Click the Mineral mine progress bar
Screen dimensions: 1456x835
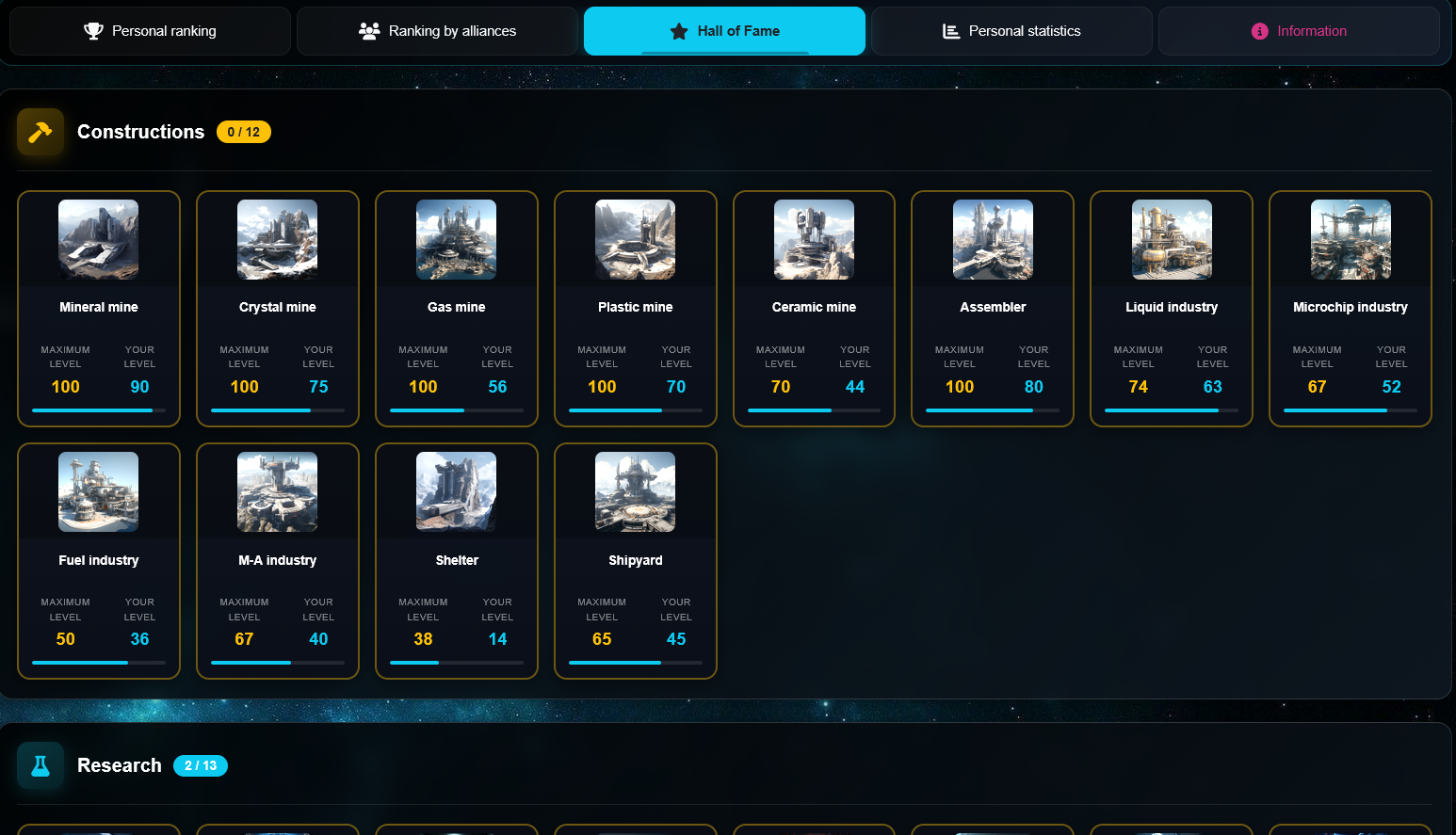pos(98,409)
